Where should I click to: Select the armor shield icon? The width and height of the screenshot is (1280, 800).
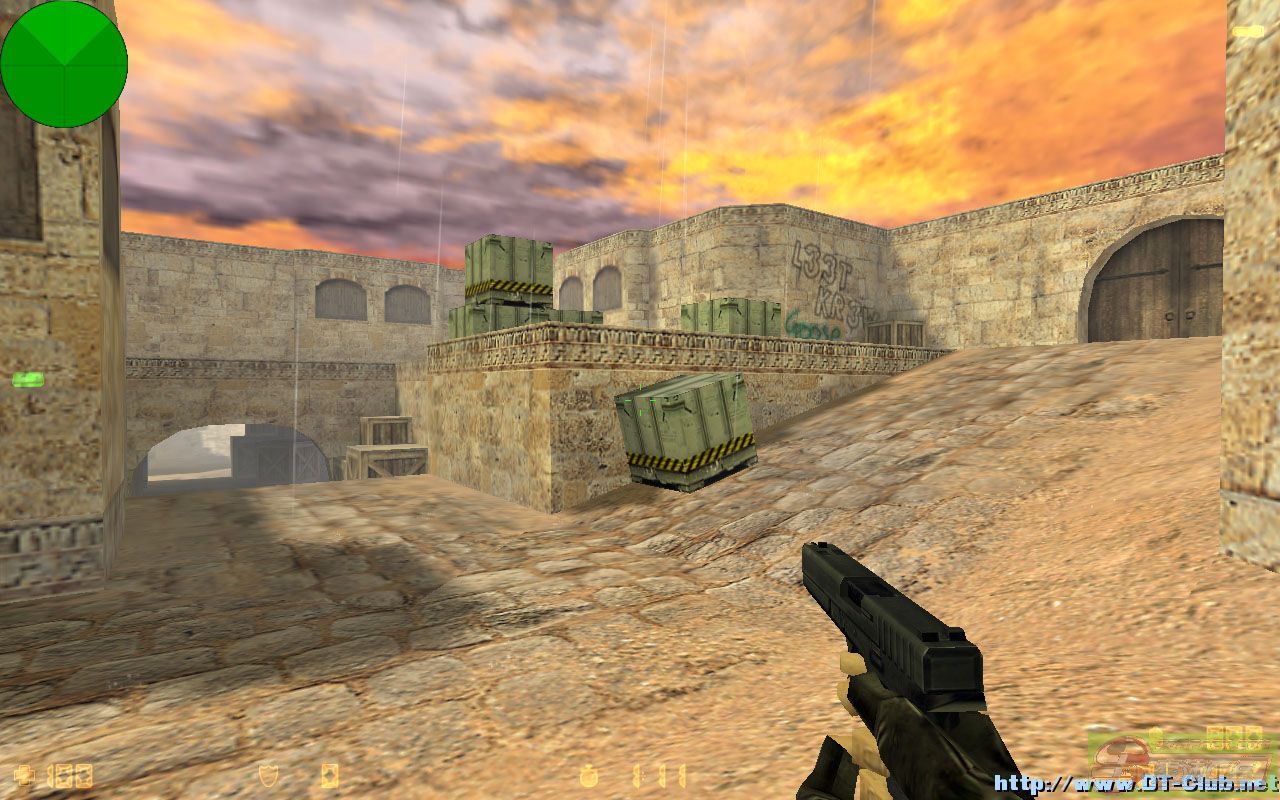[268, 775]
